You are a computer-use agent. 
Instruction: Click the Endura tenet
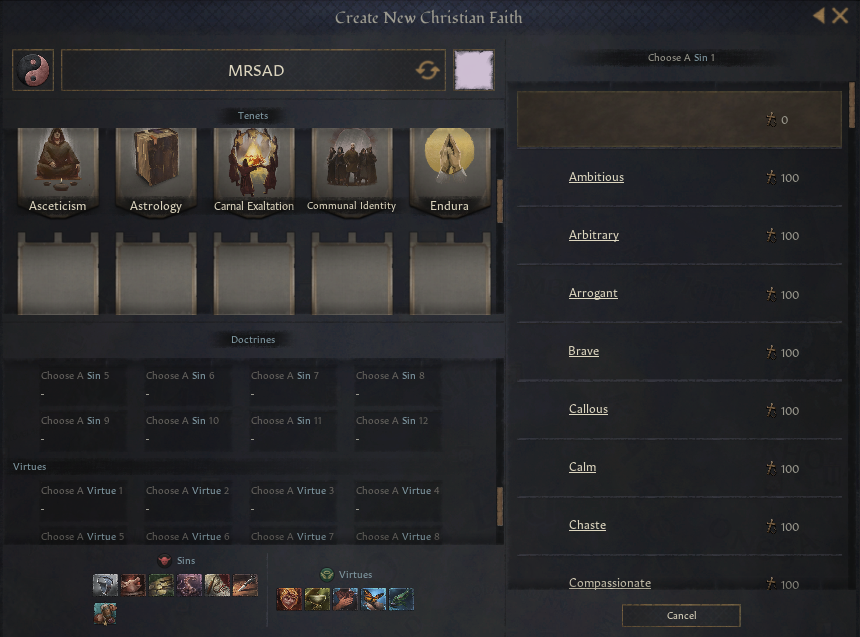(449, 171)
